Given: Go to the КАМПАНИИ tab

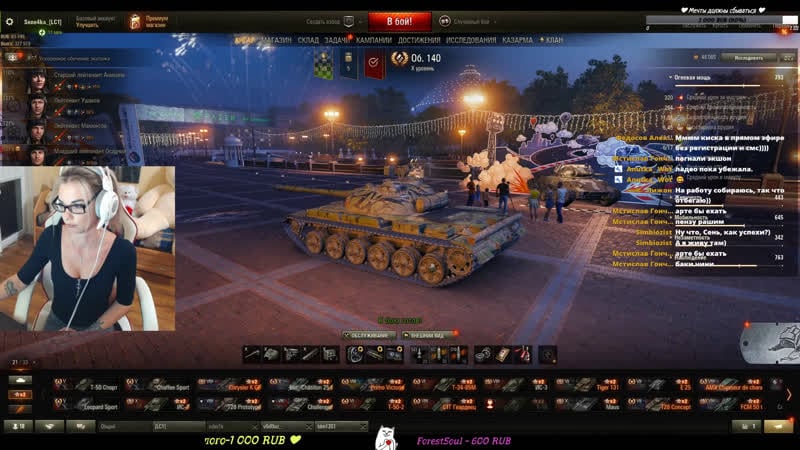Looking at the screenshot, I should tap(374, 40).
